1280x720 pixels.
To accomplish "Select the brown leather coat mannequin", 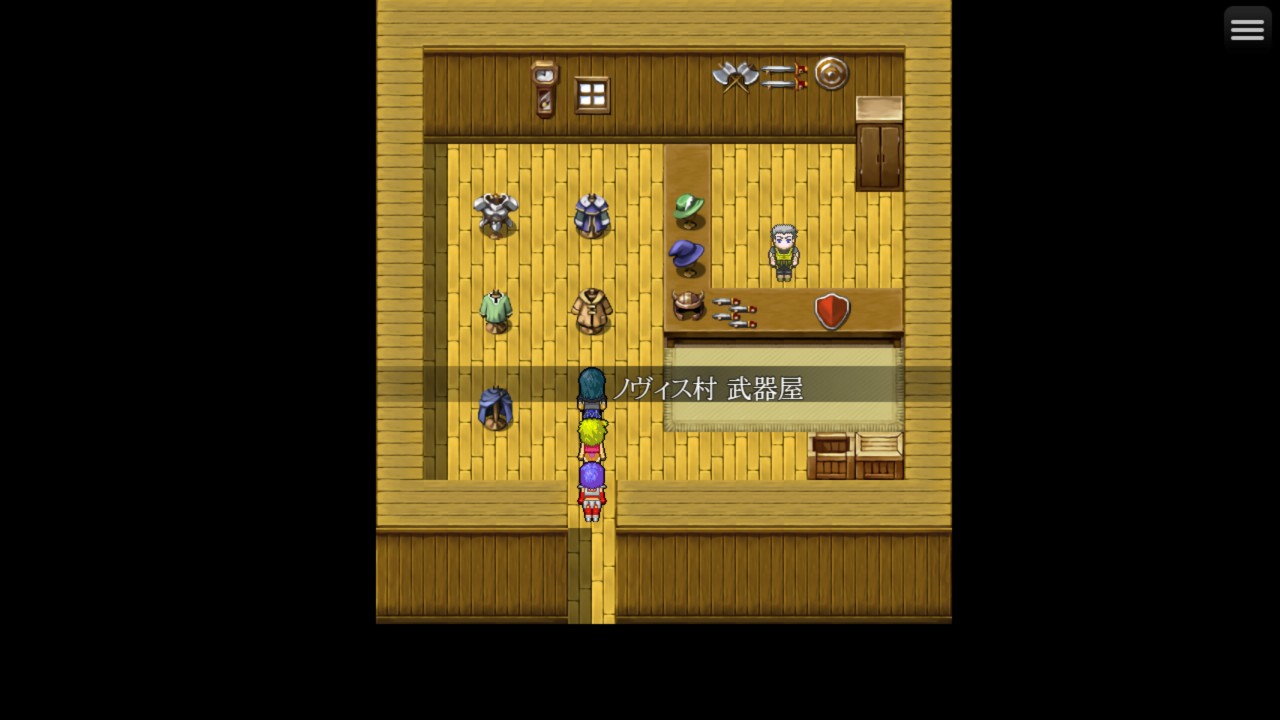I will [593, 307].
